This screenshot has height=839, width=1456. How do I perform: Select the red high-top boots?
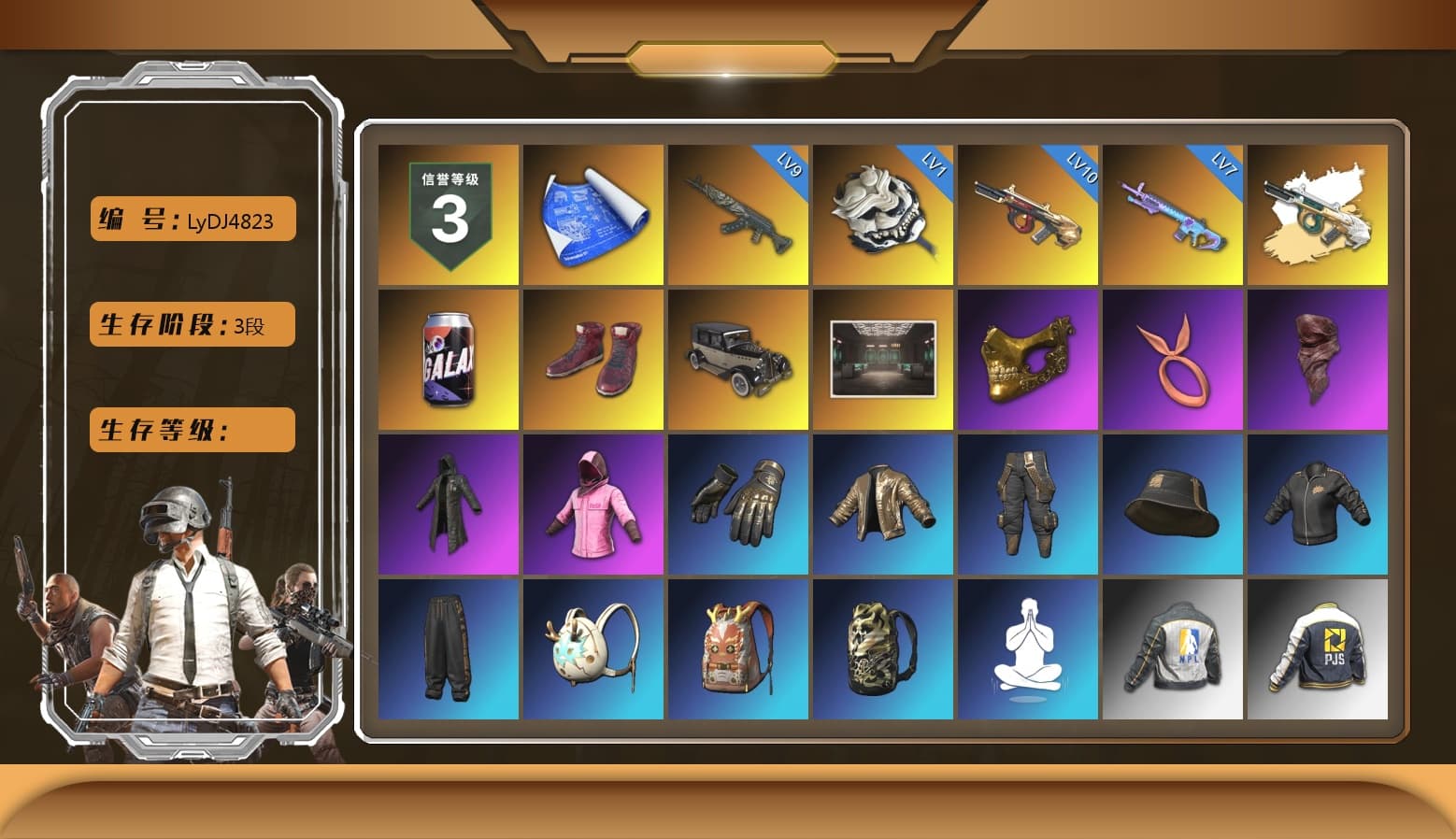pos(592,358)
